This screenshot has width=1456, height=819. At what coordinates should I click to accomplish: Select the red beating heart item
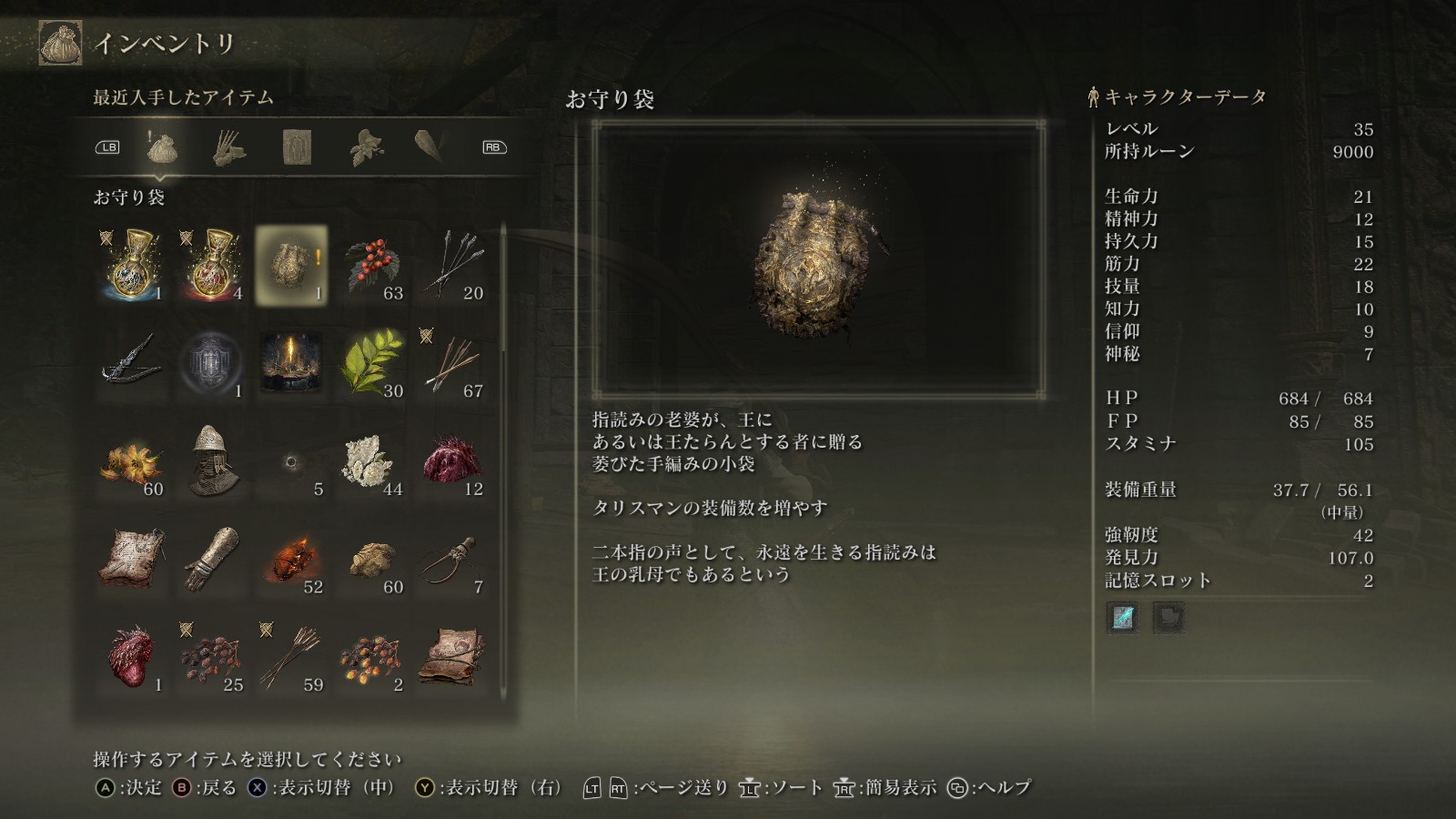point(132,657)
